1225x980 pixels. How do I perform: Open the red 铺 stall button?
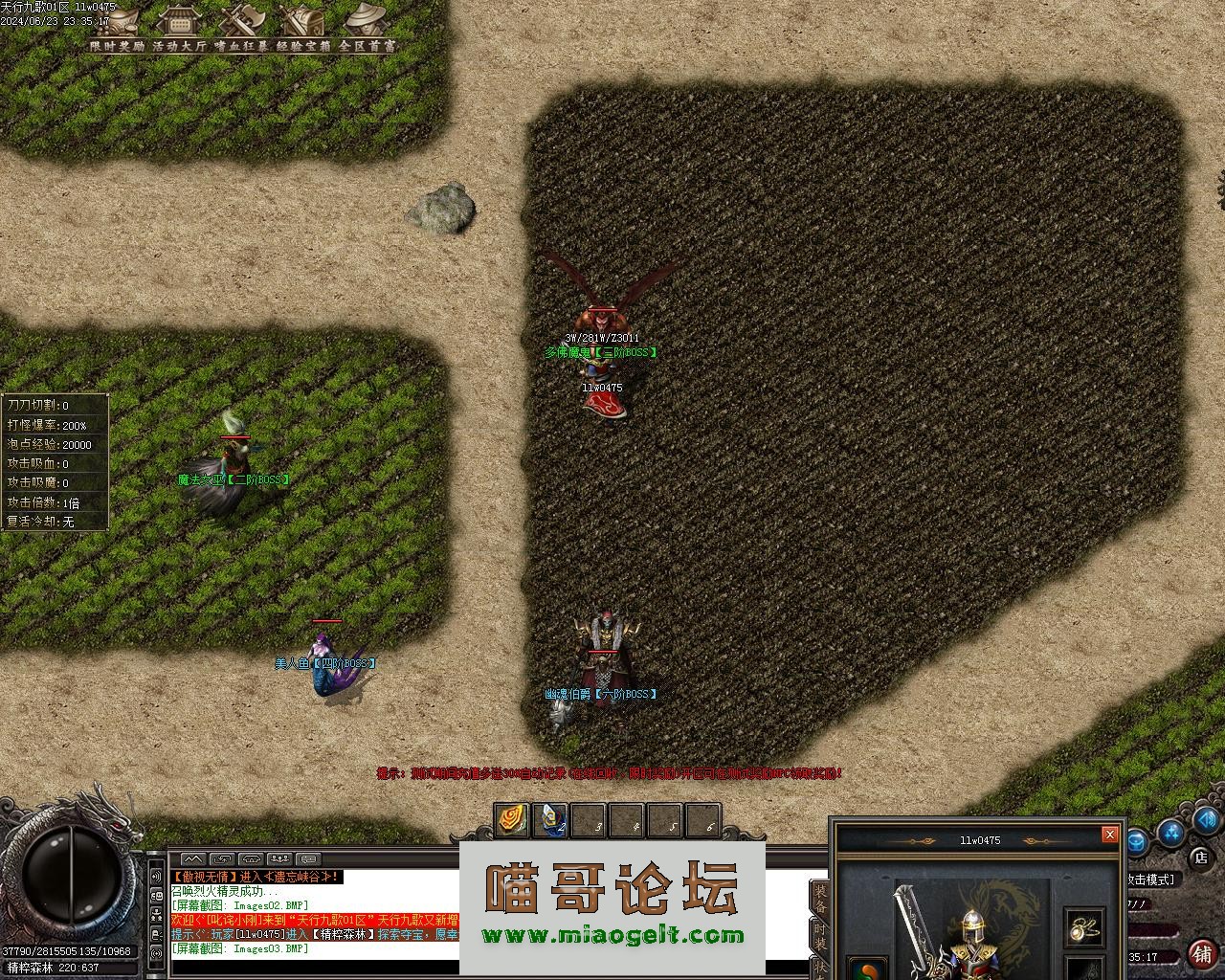pyautogui.click(x=1202, y=953)
